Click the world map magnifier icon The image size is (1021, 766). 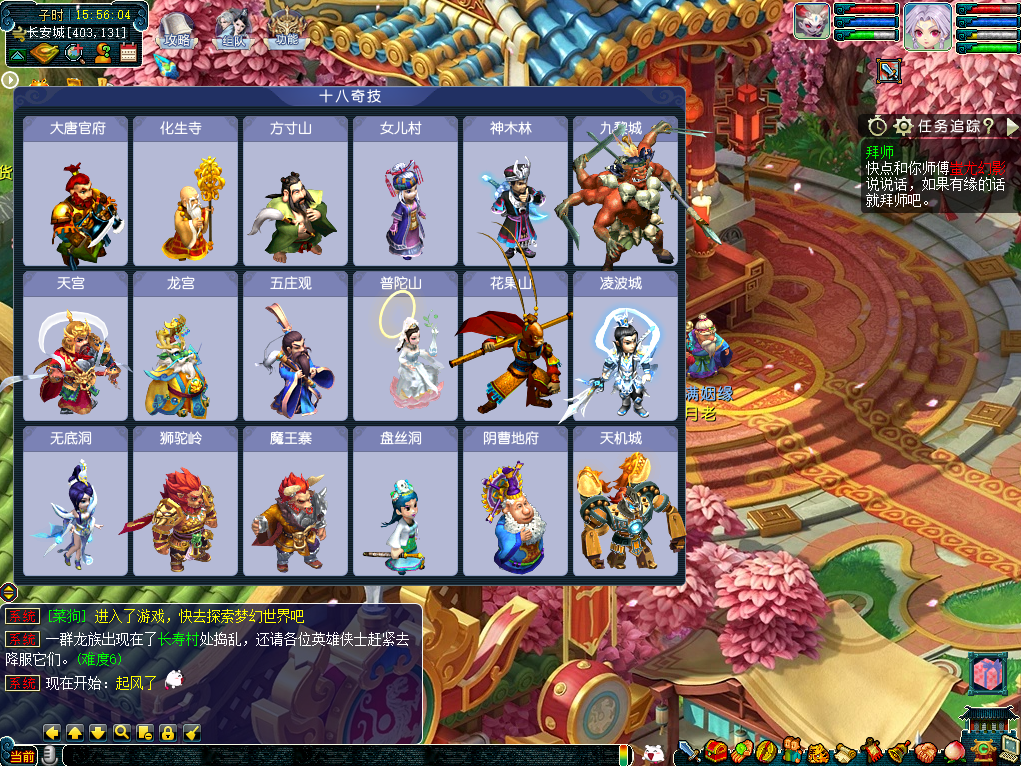click(x=73, y=53)
